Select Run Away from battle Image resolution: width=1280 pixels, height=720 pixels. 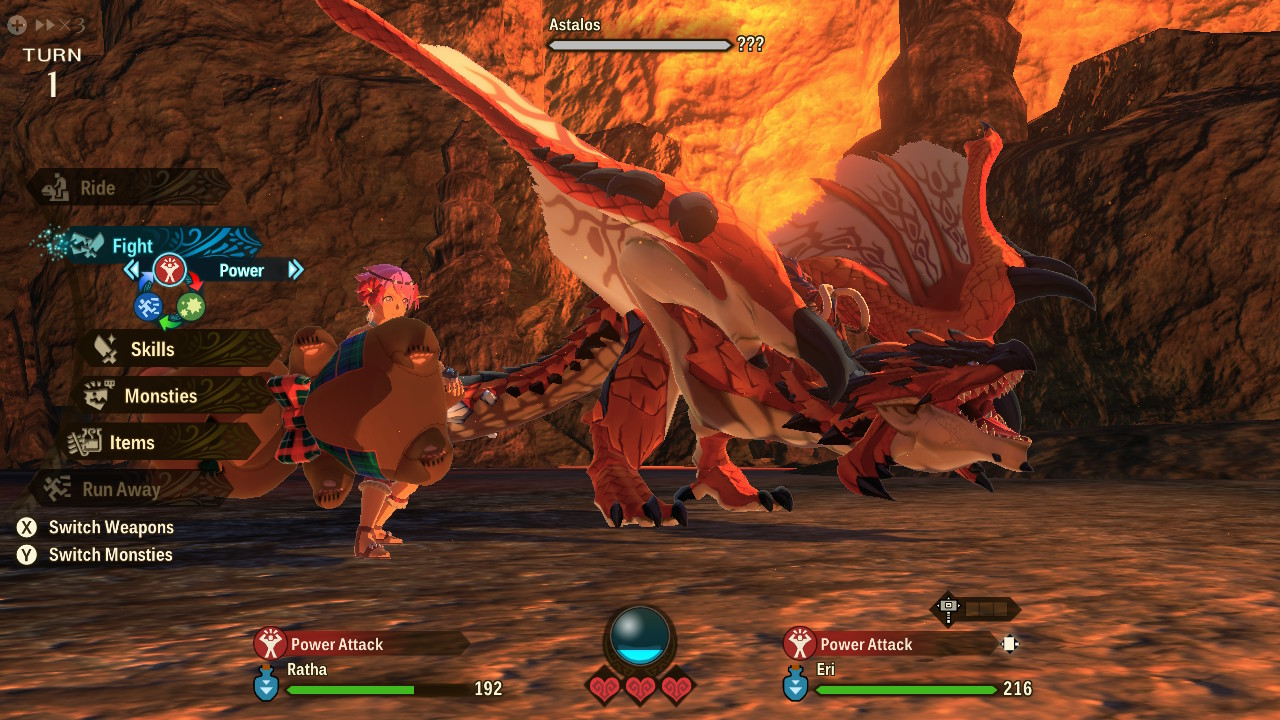pos(121,490)
